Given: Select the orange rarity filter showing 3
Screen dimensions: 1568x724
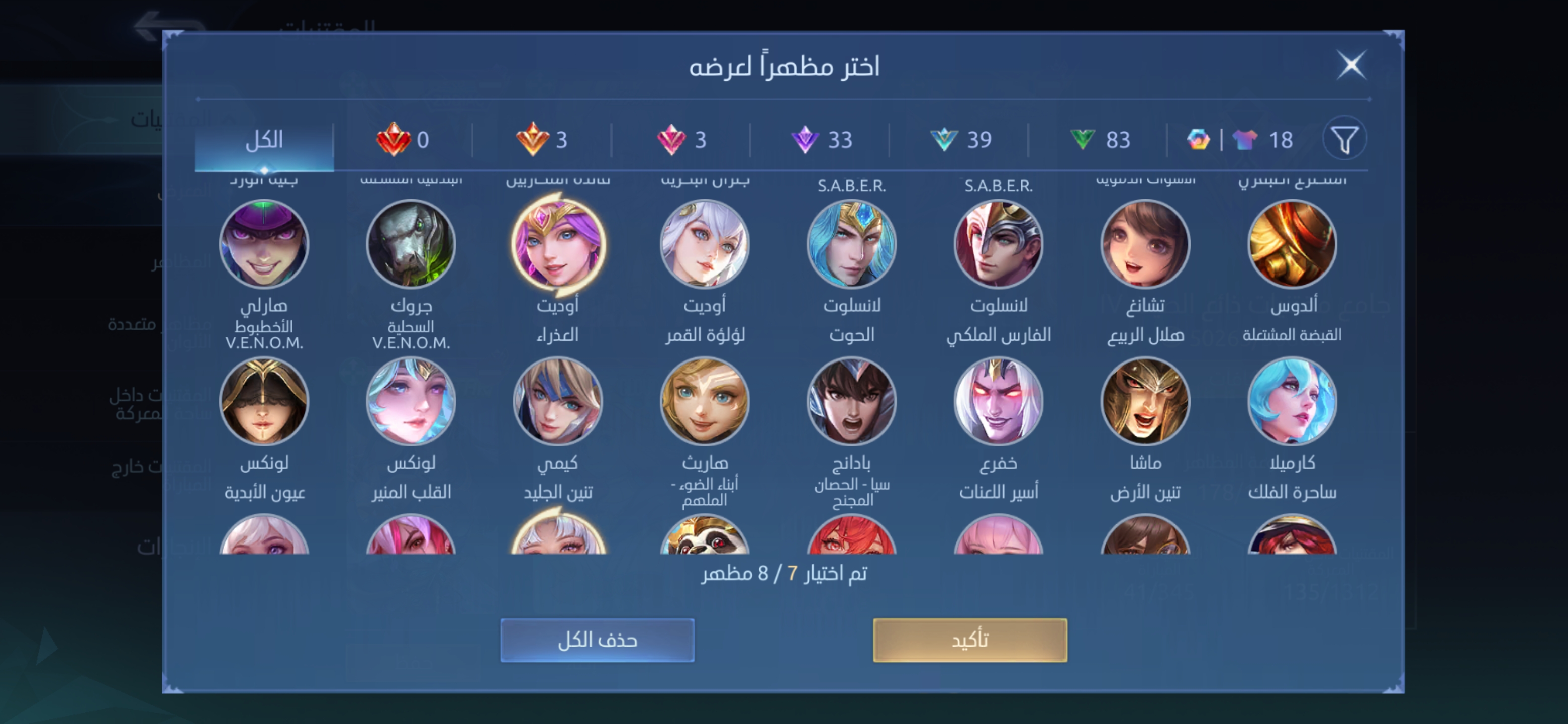Looking at the screenshot, I should point(545,139).
